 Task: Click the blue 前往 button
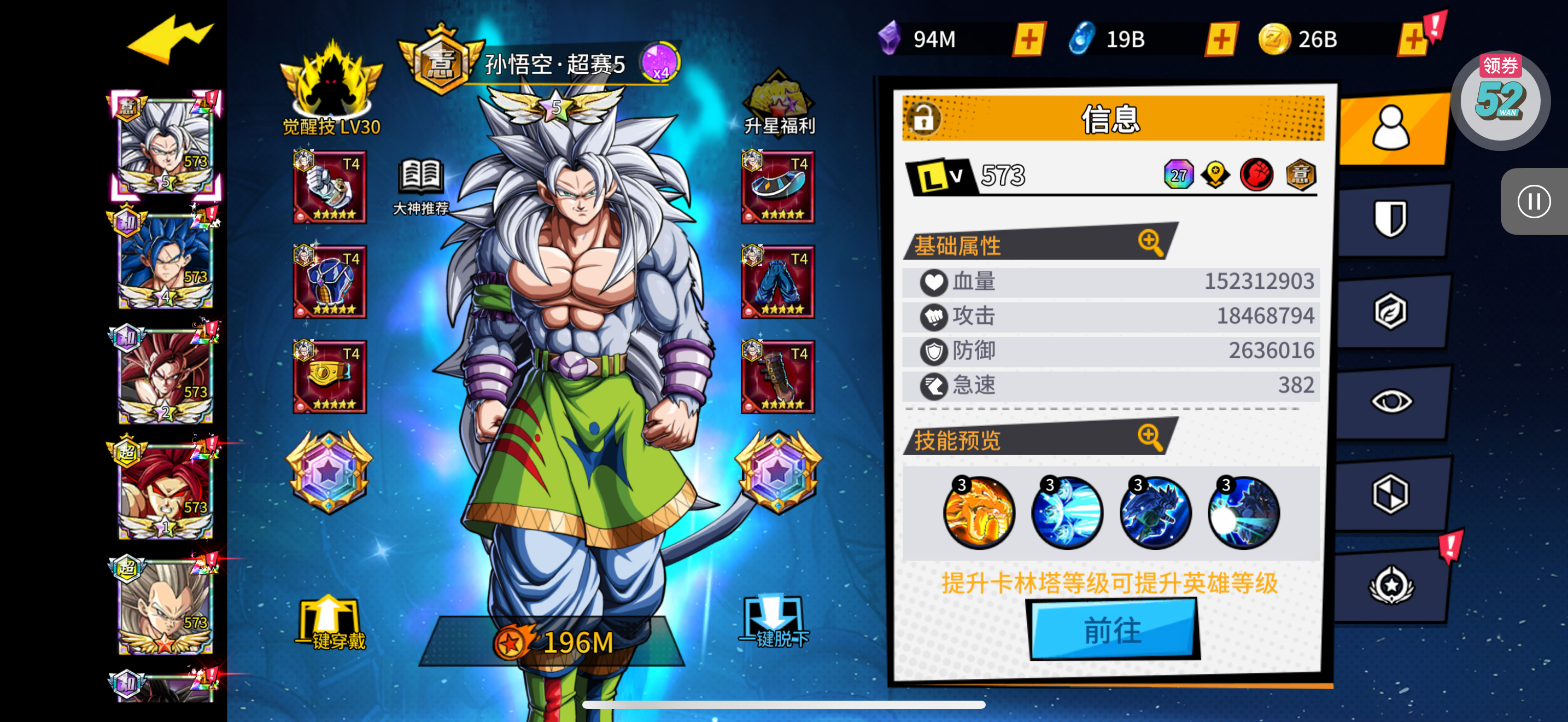click(1113, 629)
